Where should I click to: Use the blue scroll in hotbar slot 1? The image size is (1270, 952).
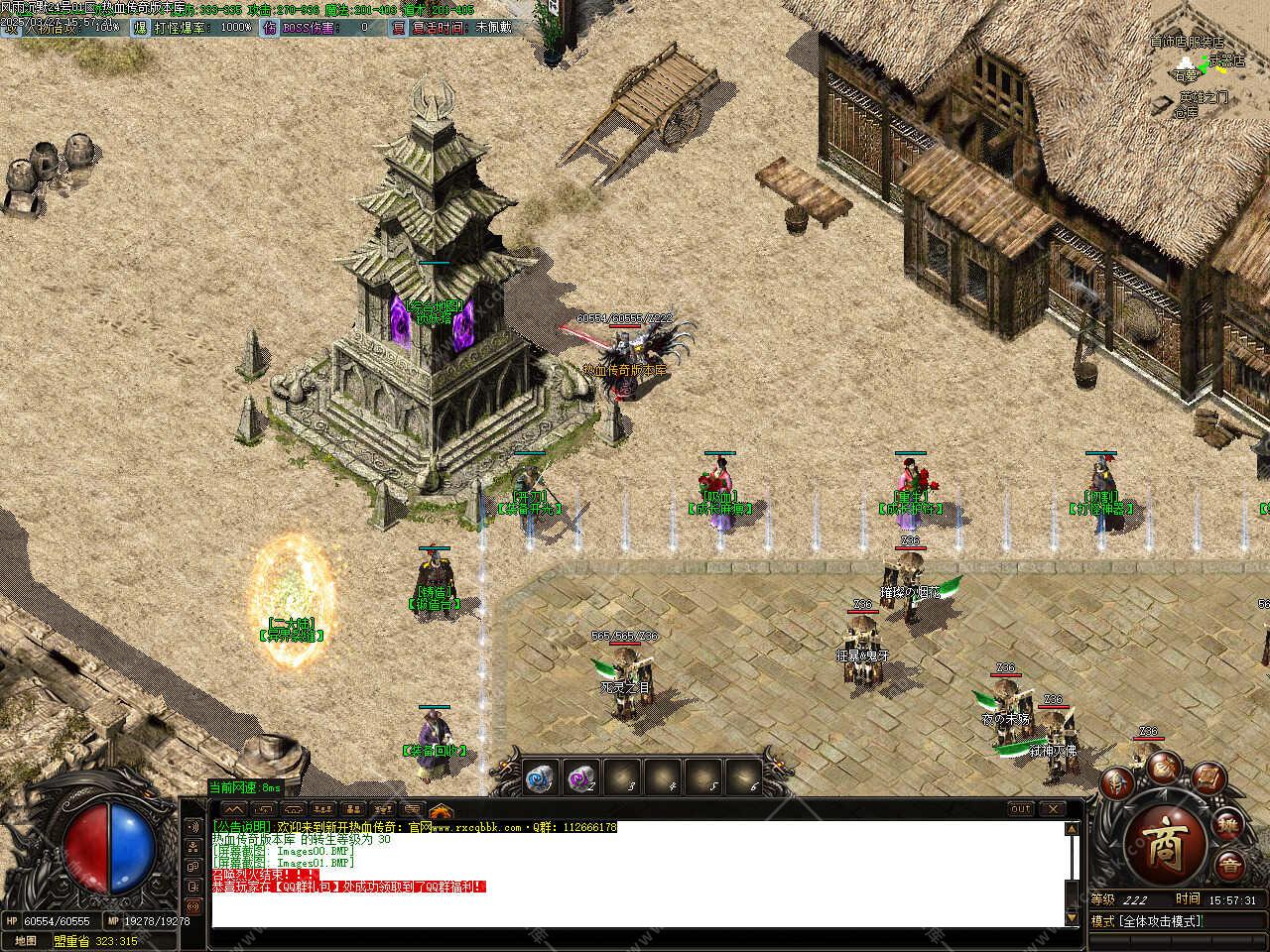pos(541,778)
